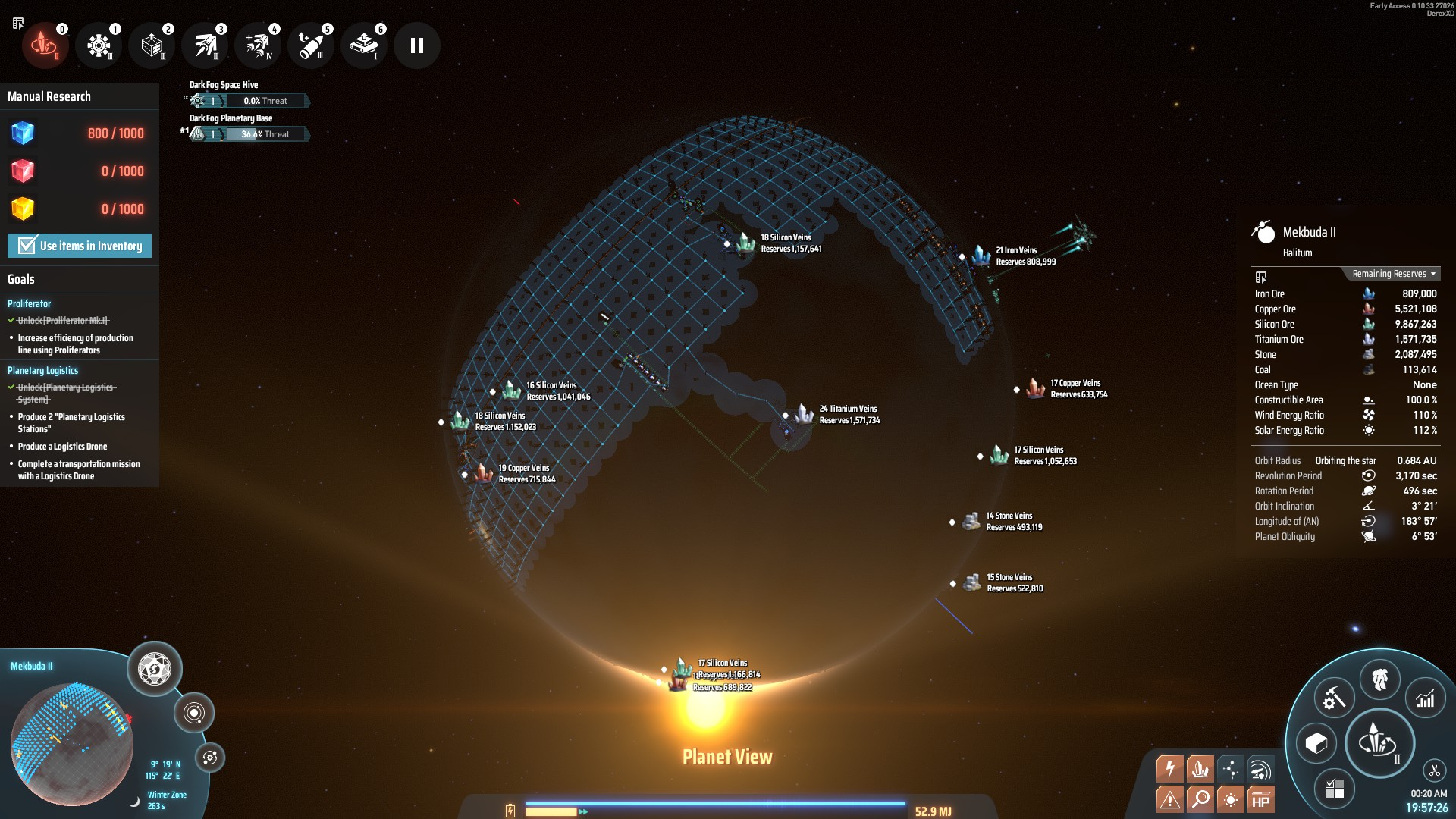
Task: Open the build menu with hammer icon
Action: (x=1333, y=698)
